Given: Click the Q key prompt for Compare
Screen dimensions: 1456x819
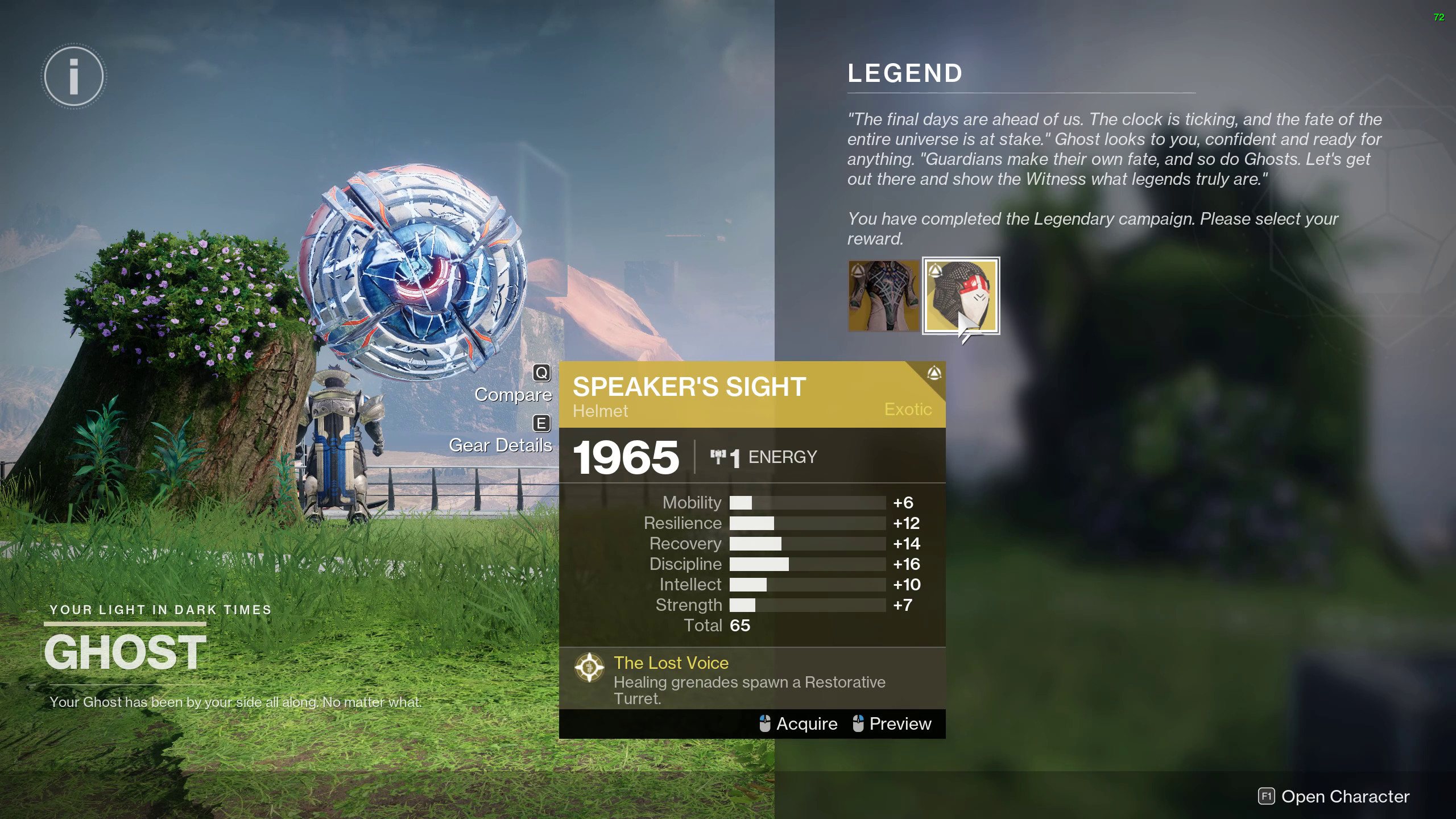Looking at the screenshot, I should click(543, 373).
